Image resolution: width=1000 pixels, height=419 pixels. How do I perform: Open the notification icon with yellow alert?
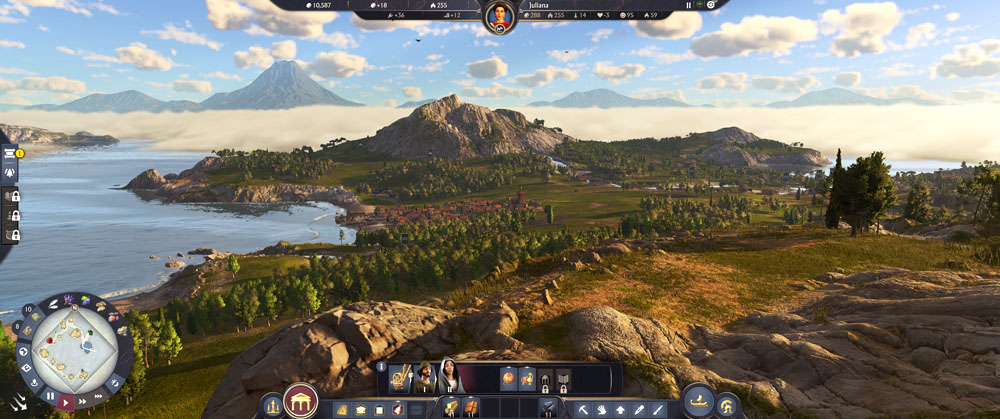(x=10, y=153)
